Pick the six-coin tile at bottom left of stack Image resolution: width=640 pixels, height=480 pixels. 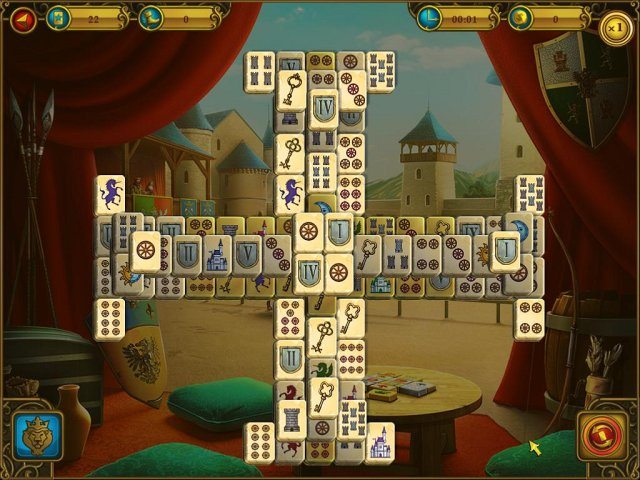click(x=261, y=441)
